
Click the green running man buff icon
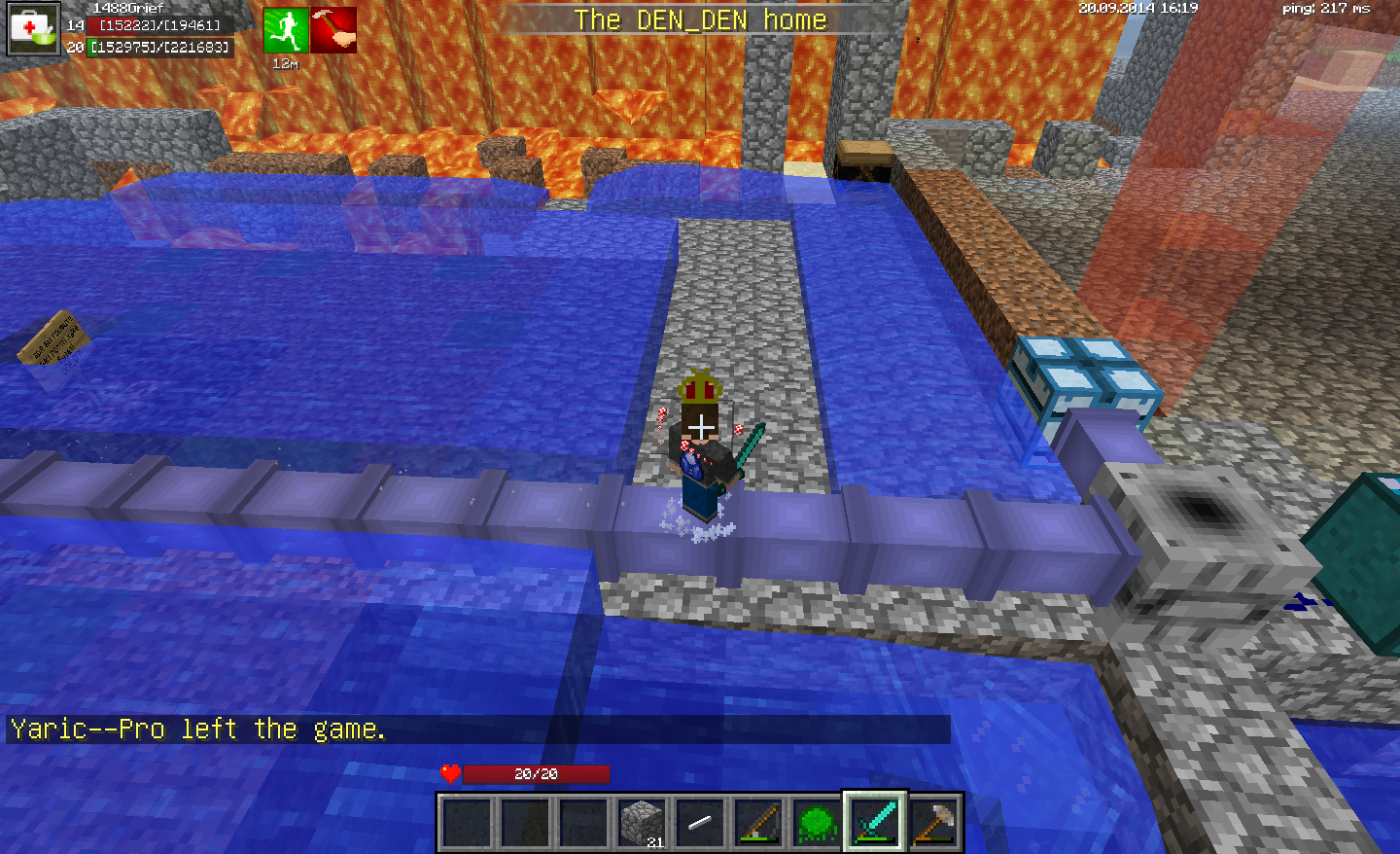coord(286,30)
